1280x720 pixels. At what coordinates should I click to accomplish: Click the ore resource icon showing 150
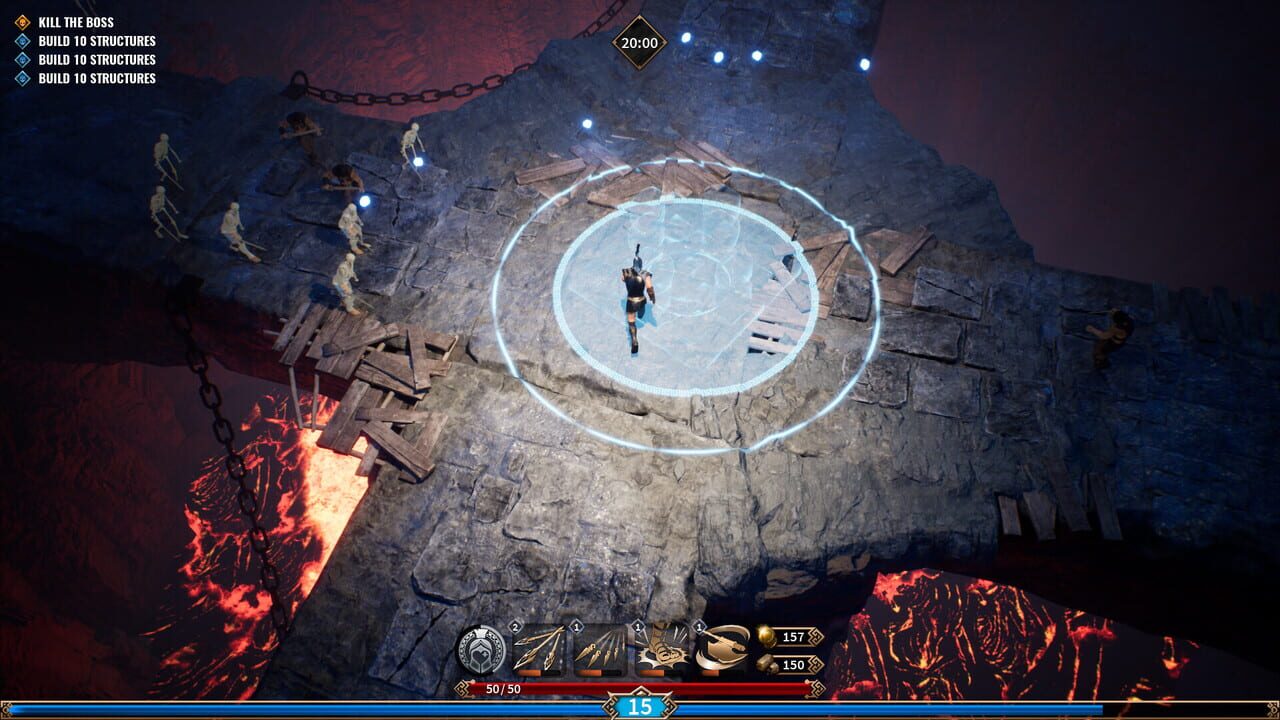tap(766, 662)
